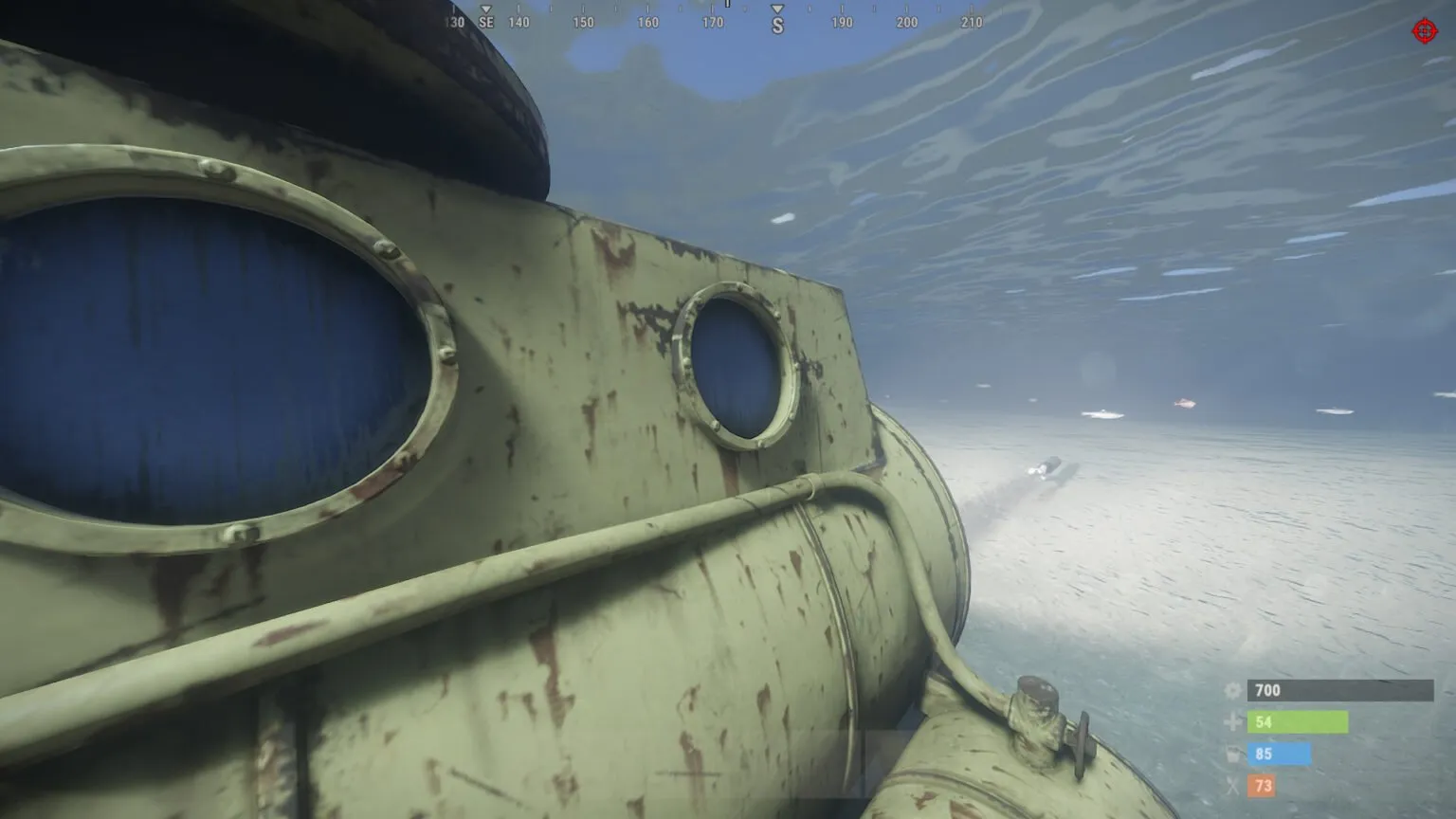Click the gear icon next to the fuel amount

[x=1232, y=691]
